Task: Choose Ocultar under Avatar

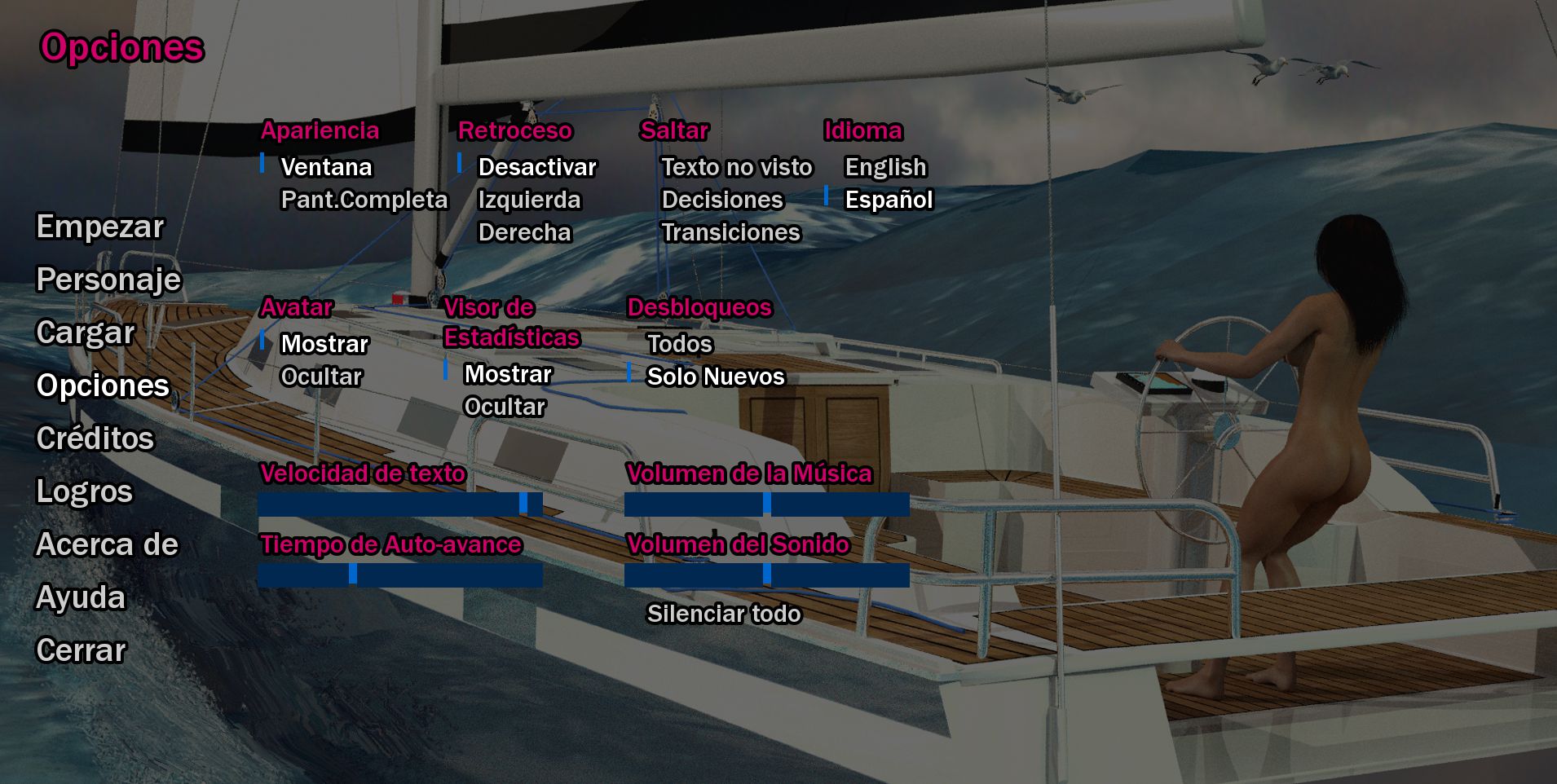Action: [321, 377]
